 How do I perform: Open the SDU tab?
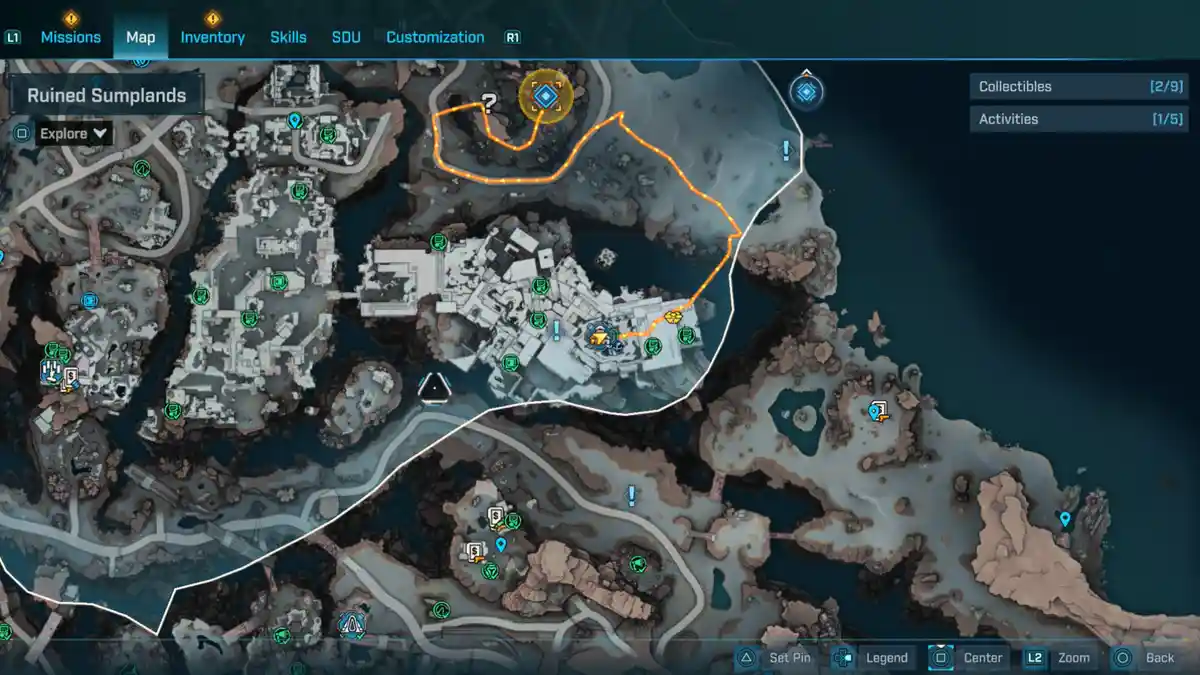[x=346, y=37]
